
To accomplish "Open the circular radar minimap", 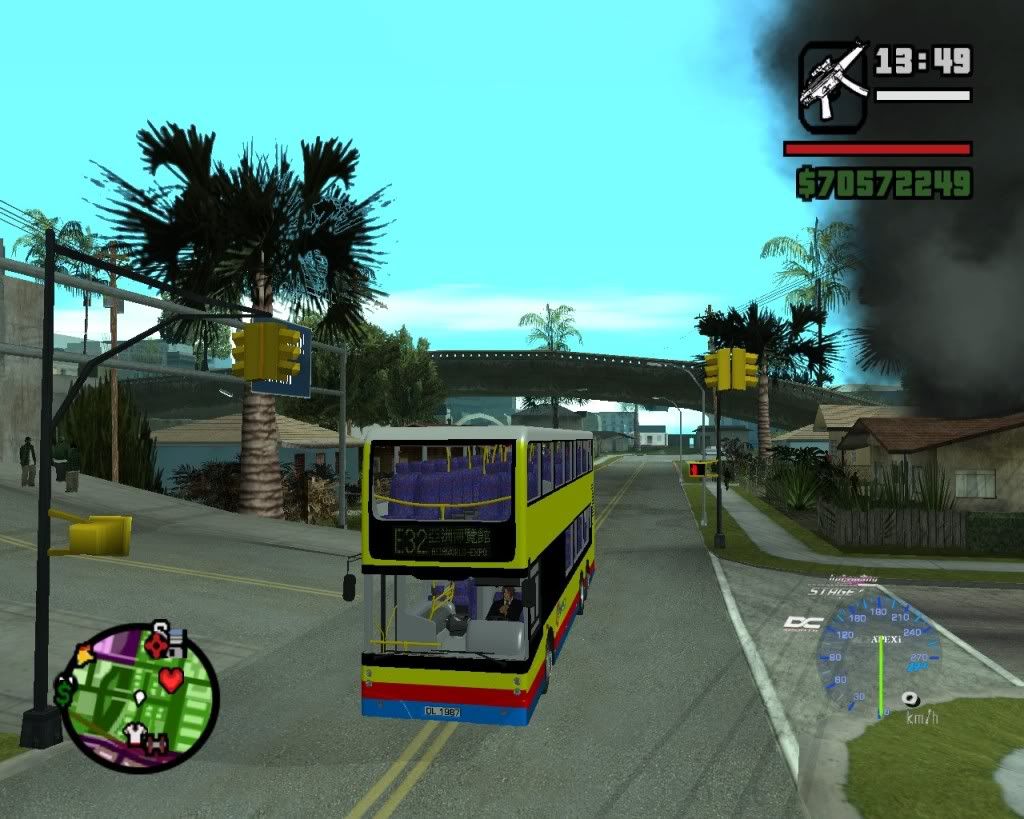I will pyautogui.click(x=140, y=697).
